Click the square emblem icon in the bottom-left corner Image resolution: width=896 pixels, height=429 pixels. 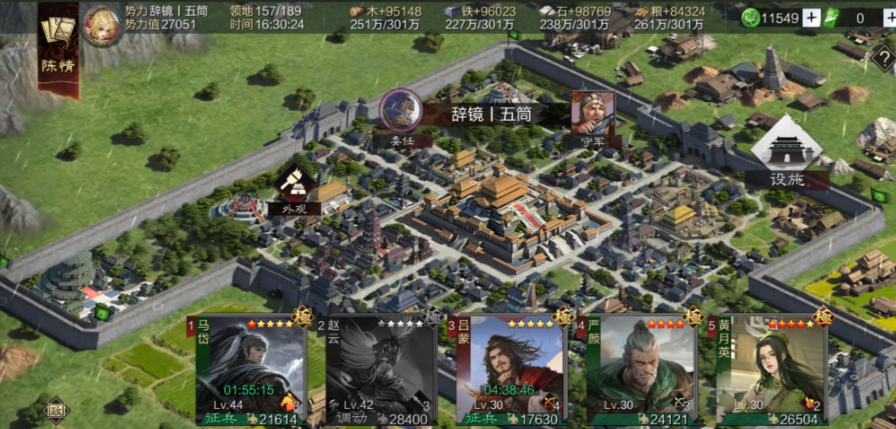(x=56, y=408)
